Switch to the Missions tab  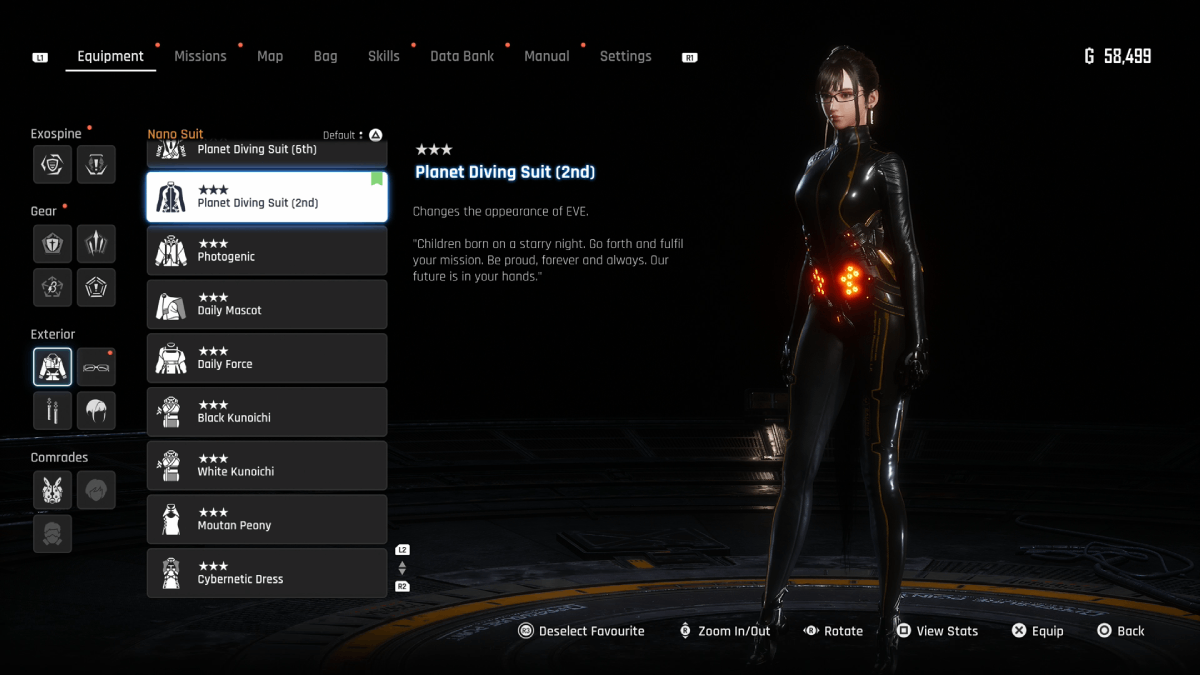point(200,57)
